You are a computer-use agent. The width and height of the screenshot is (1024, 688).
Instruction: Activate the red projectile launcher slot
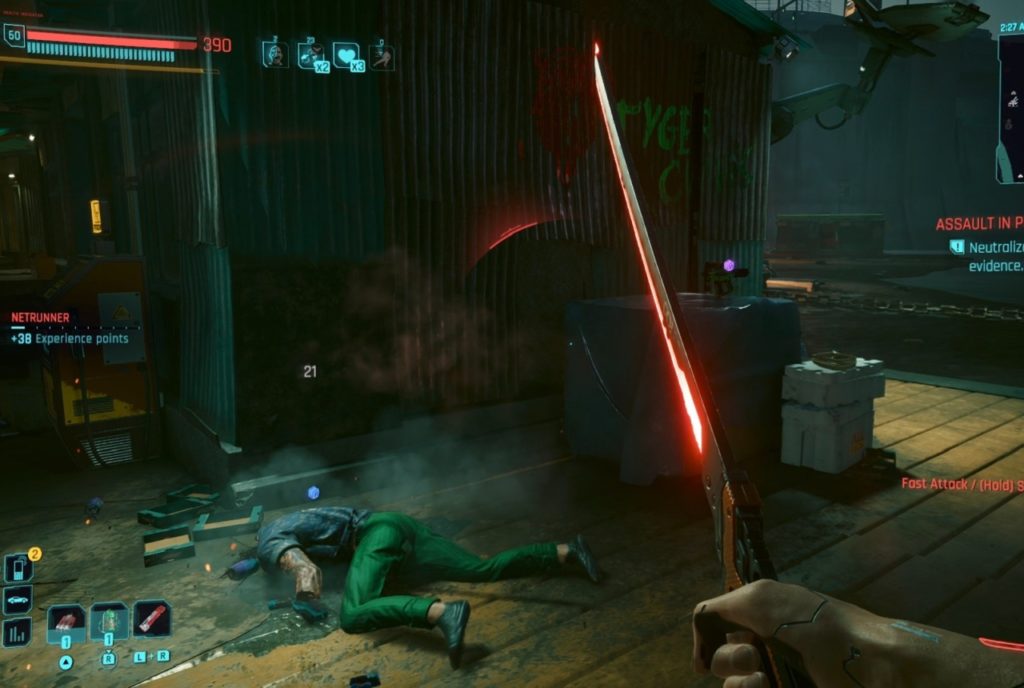click(151, 620)
